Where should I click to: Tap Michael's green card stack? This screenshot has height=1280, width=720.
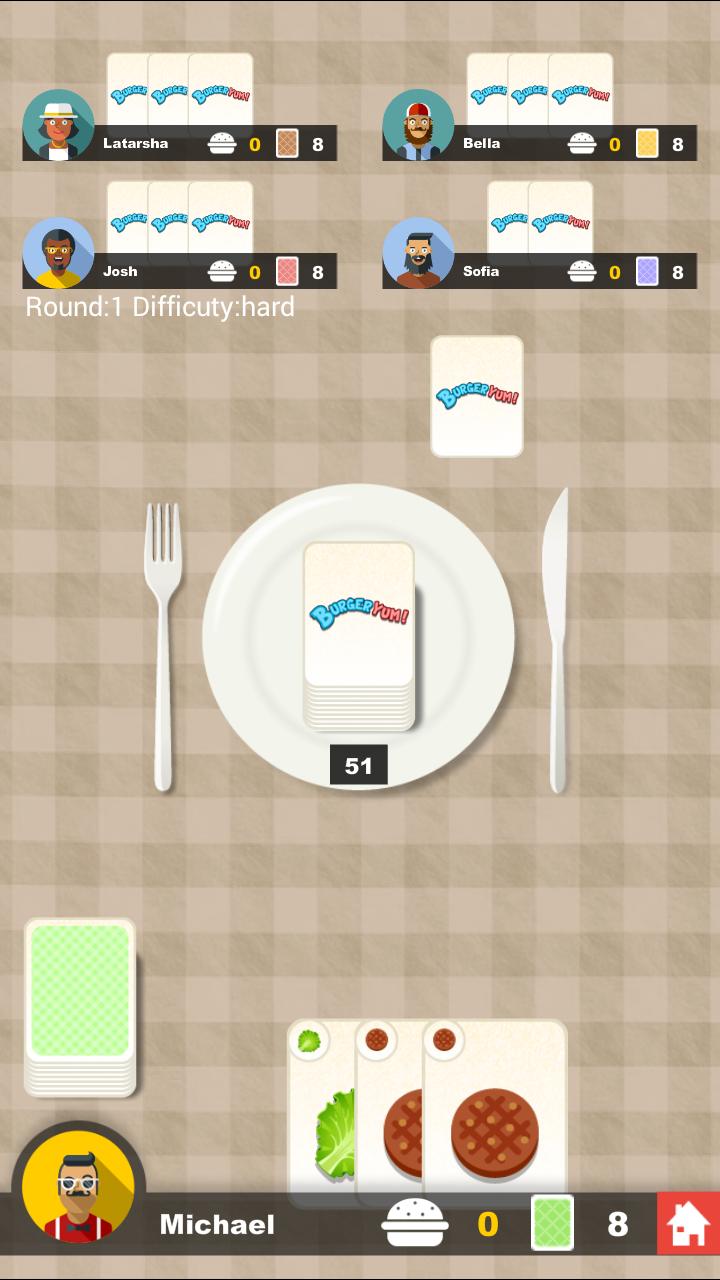pos(80,1003)
